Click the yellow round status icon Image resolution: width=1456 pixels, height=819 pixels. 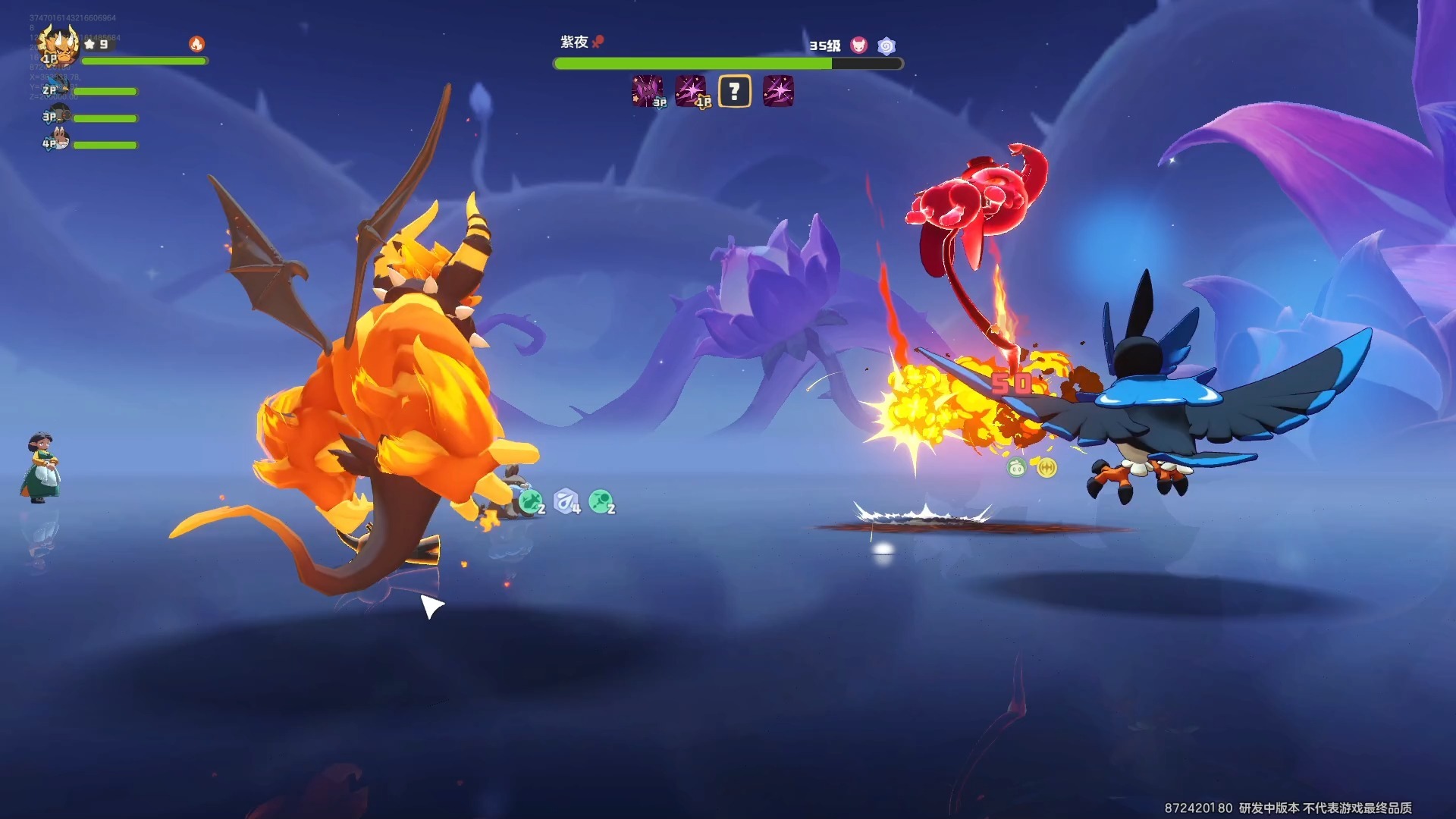pyautogui.click(x=1046, y=468)
